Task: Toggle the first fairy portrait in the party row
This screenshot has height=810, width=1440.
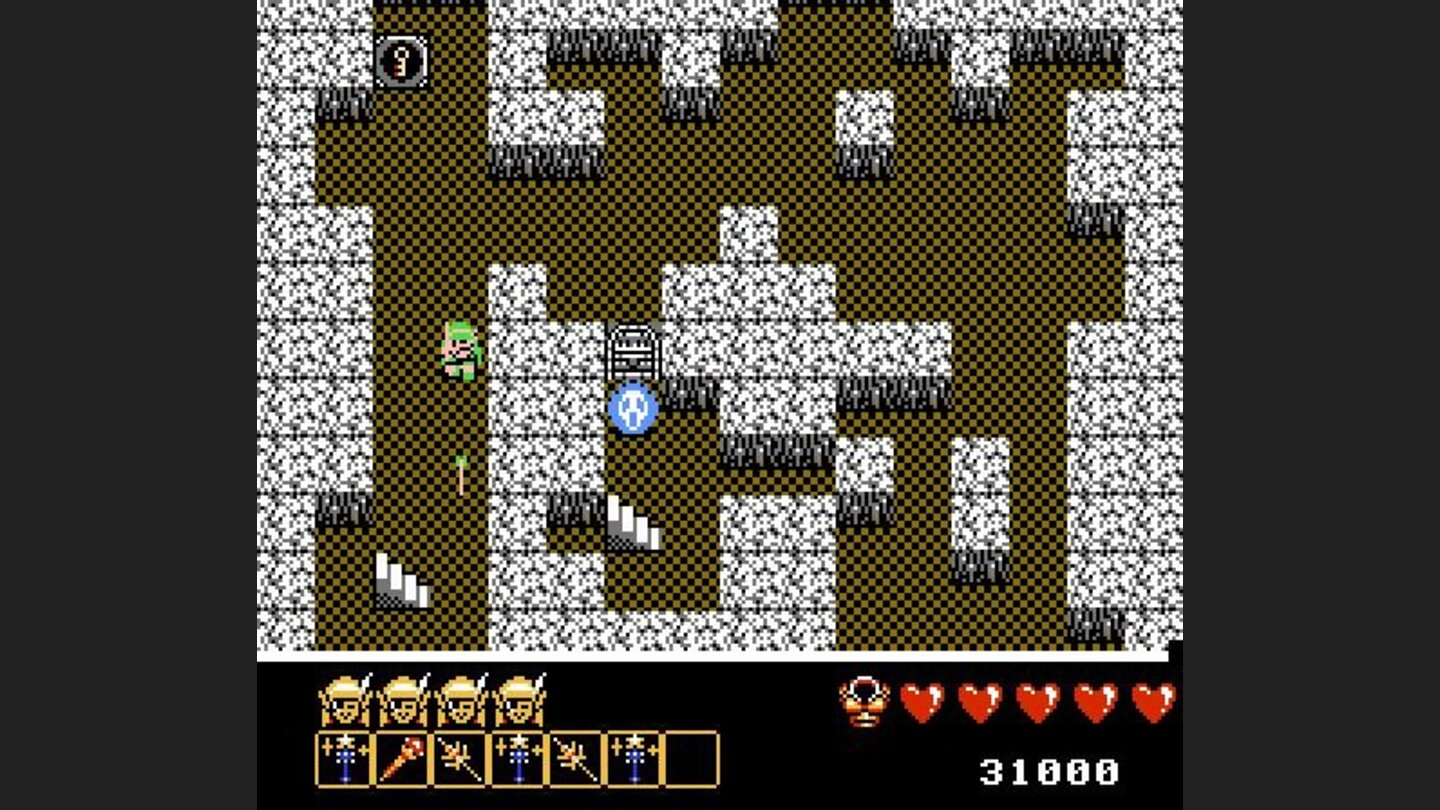Action: (x=345, y=700)
